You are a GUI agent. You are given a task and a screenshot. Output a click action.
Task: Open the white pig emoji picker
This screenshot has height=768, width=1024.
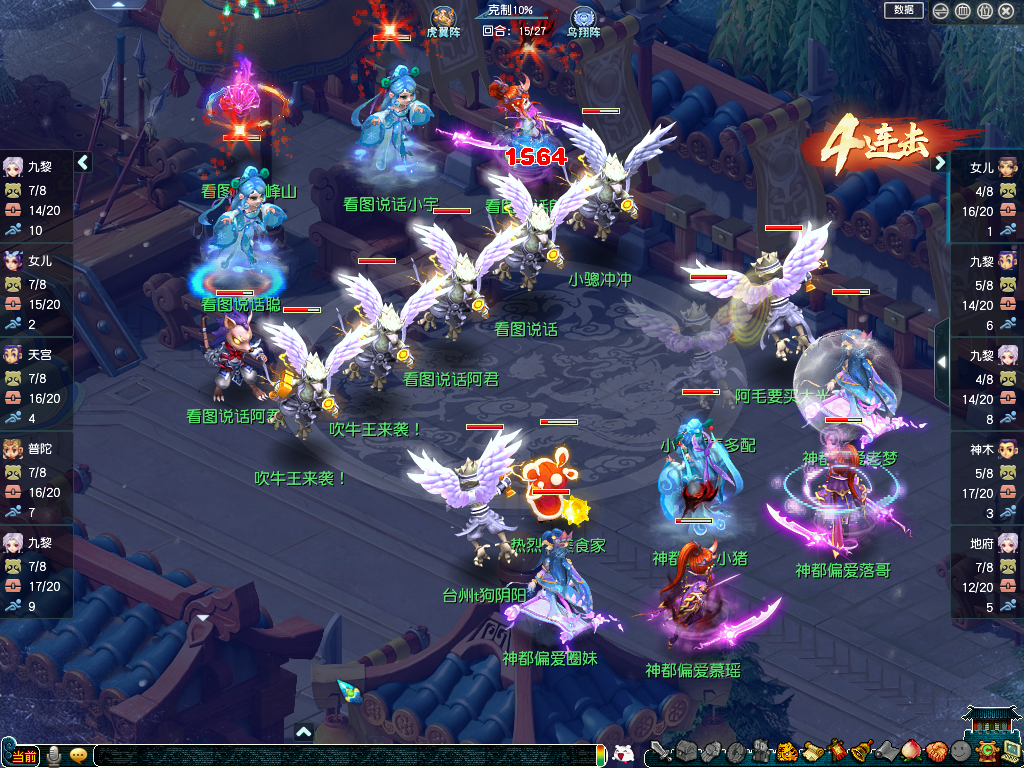tap(623, 754)
